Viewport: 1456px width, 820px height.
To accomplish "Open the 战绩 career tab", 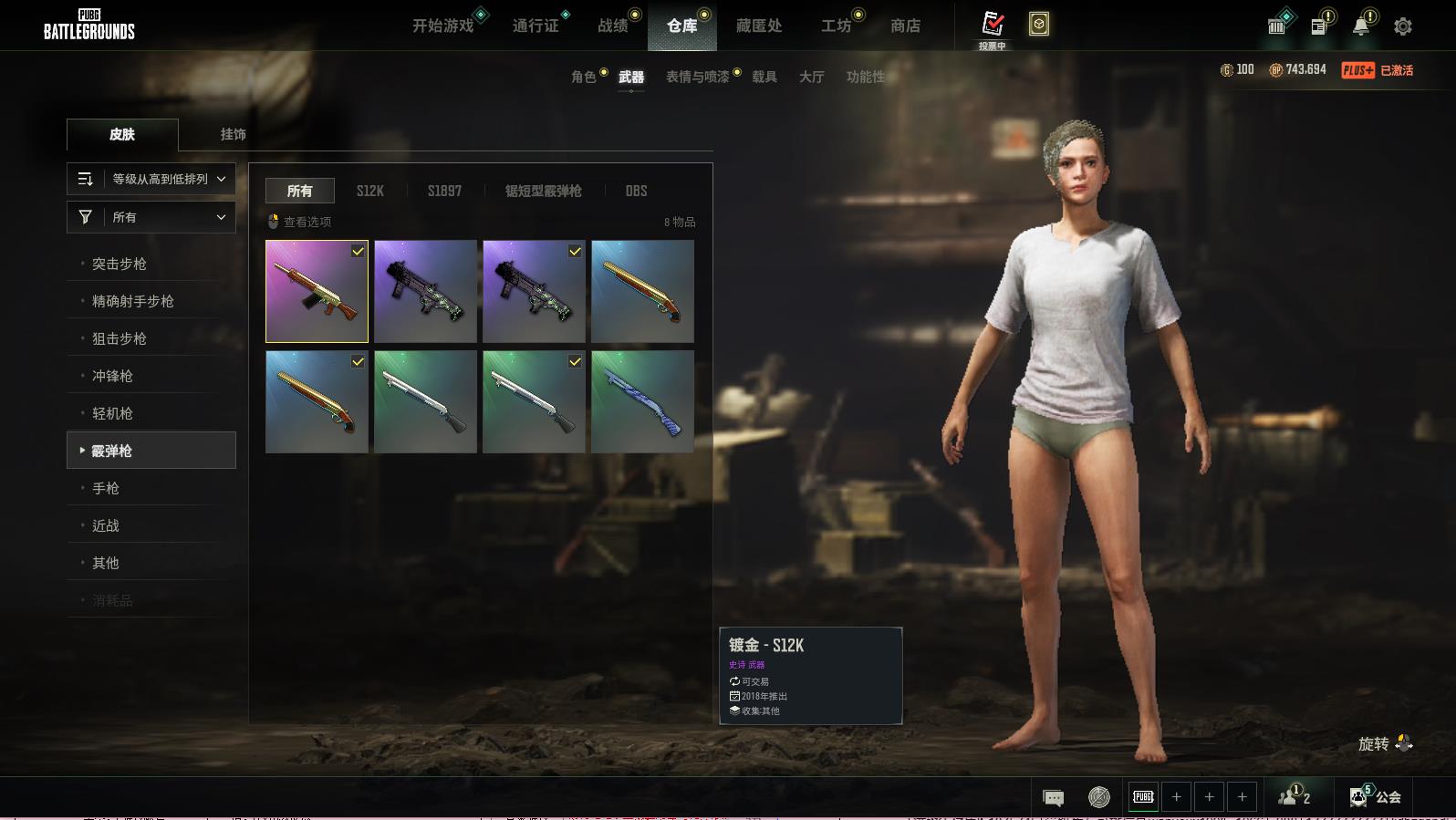I will click(613, 26).
